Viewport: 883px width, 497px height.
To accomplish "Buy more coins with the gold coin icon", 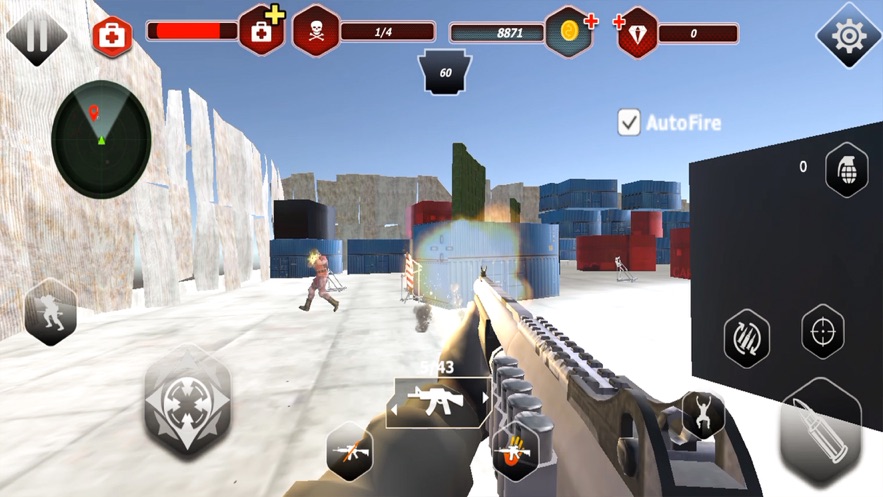I will click(x=570, y=32).
